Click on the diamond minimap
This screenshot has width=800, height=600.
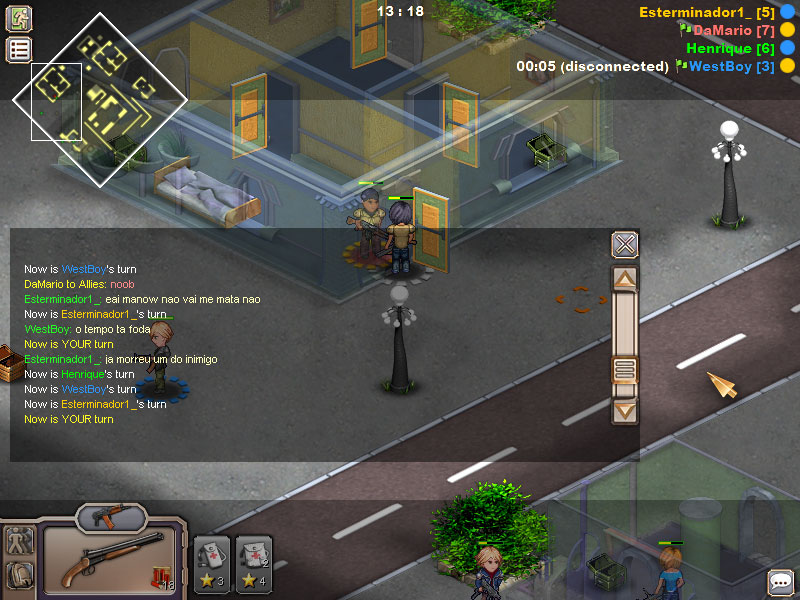pyautogui.click(x=100, y=98)
